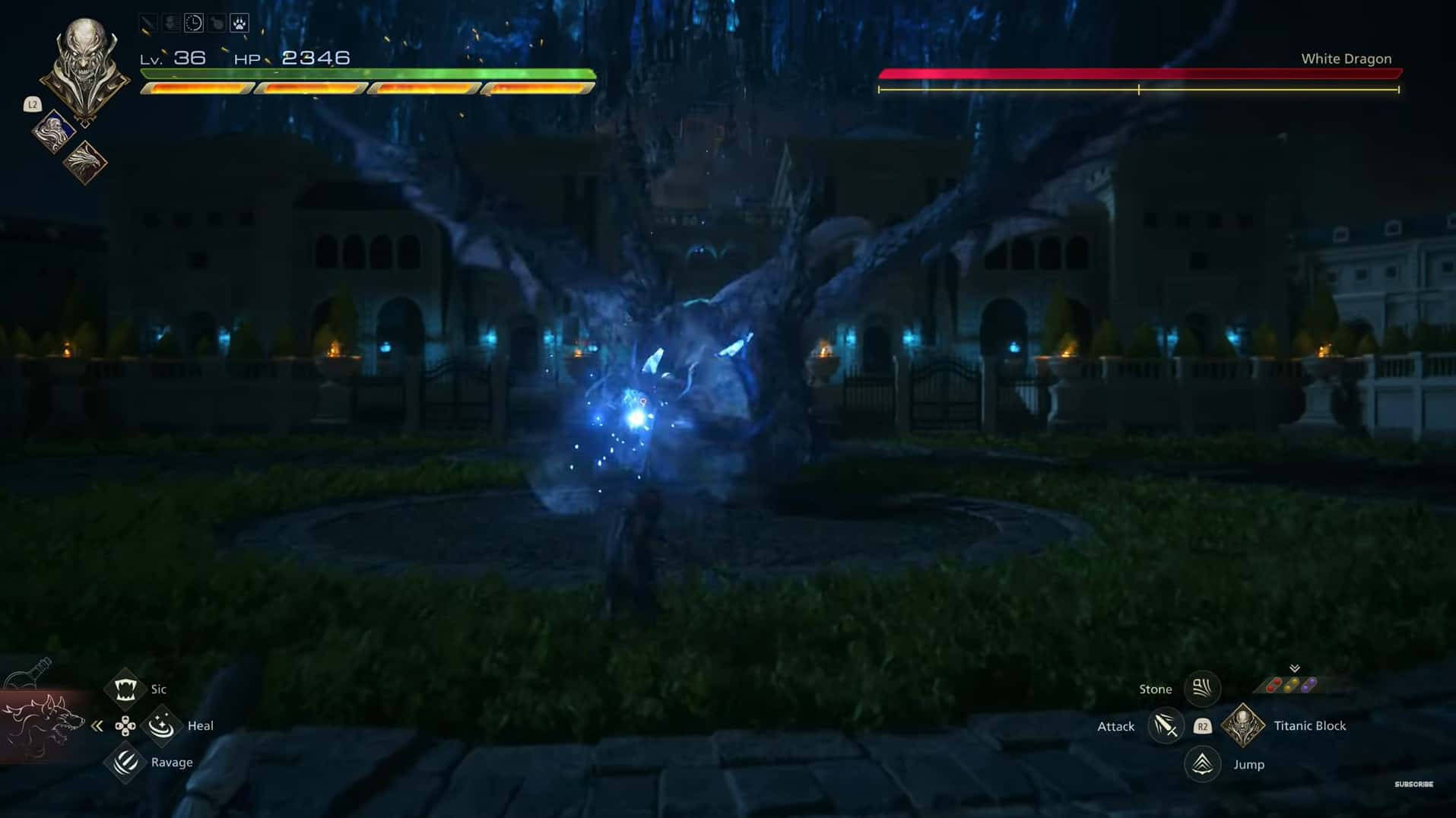
Task: Toggle the d-pad command wheel indicator
Action: tap(125, 725)
